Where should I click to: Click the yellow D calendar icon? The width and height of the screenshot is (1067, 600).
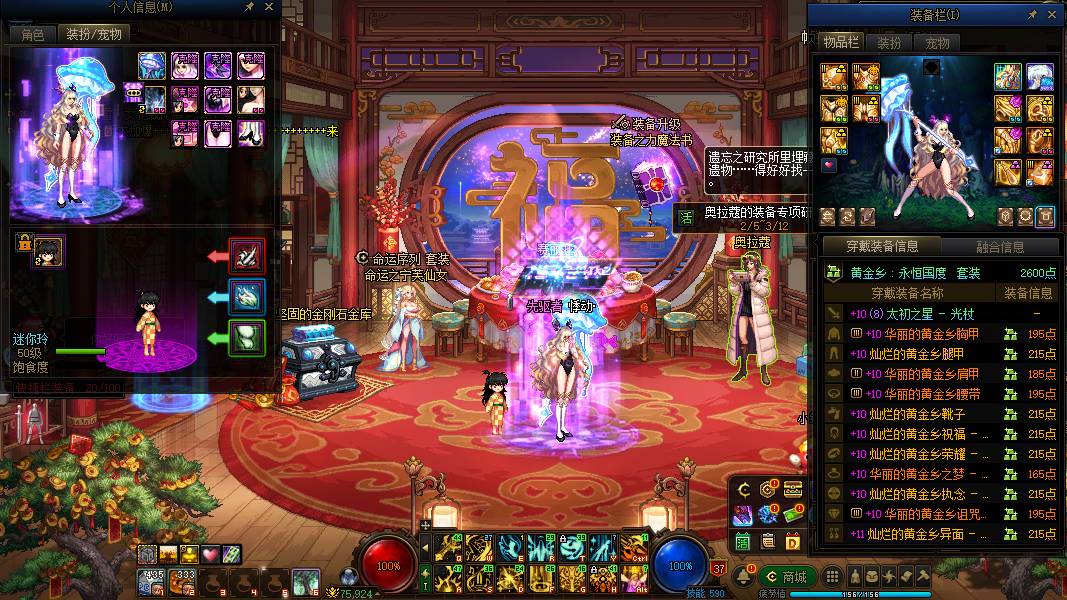[793, 541]
